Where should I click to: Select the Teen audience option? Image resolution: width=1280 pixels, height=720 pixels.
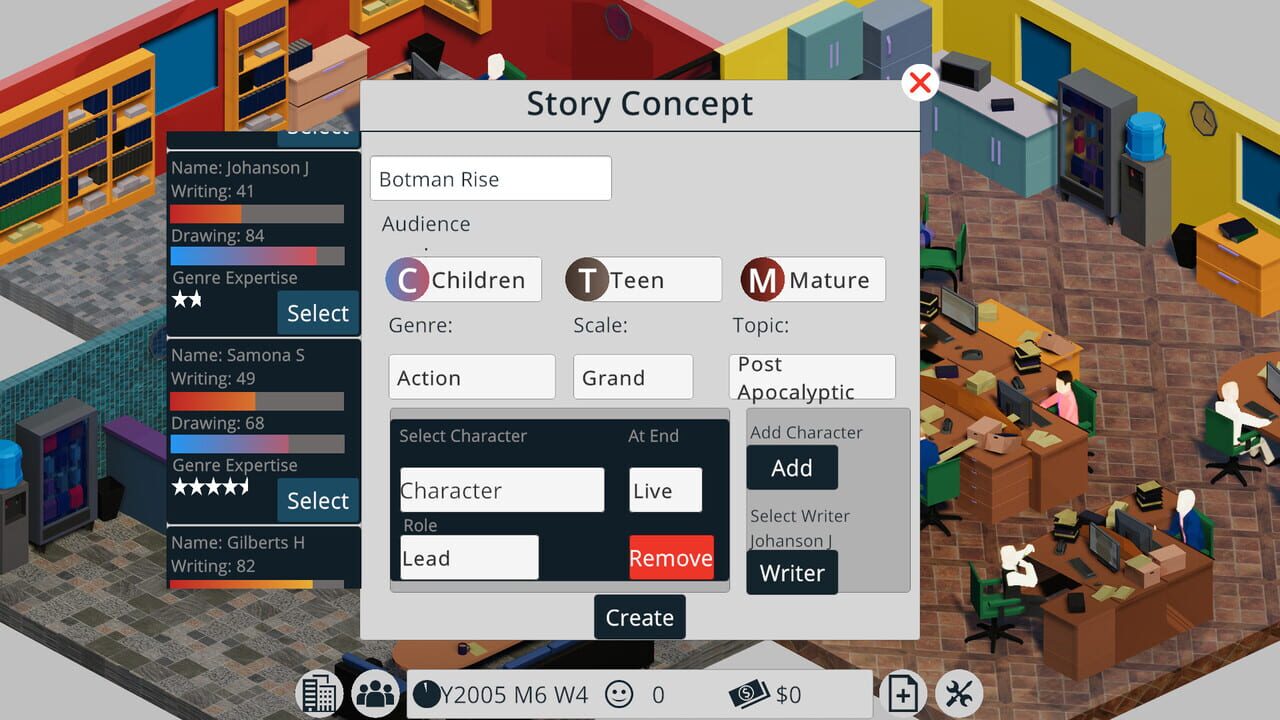(641, 279)
